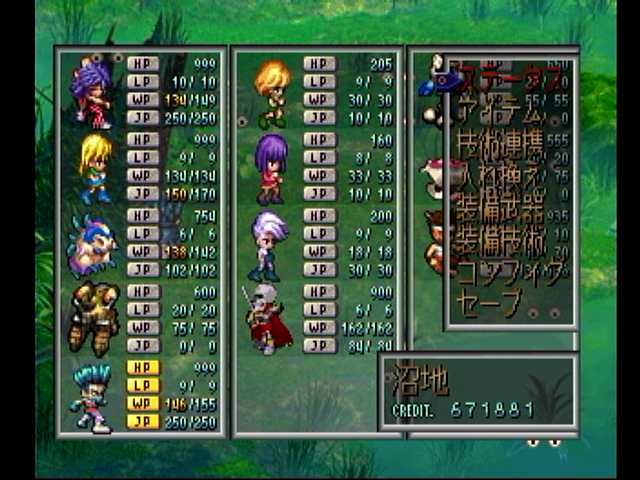Open the 装備技術 skill equipment entry

pos(500,243)
